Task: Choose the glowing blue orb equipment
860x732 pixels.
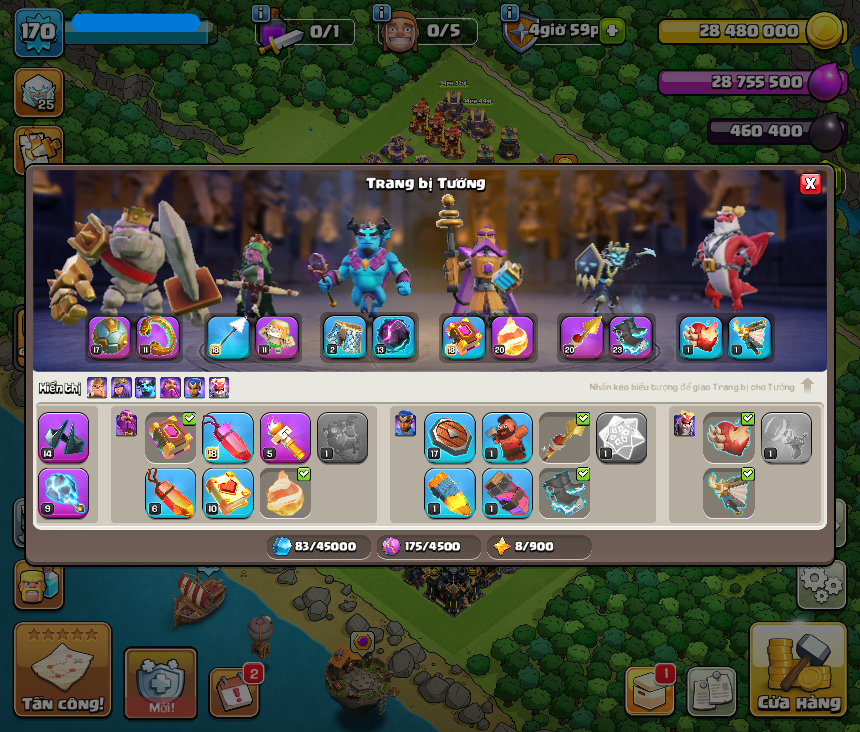Action: click(63, 492)
